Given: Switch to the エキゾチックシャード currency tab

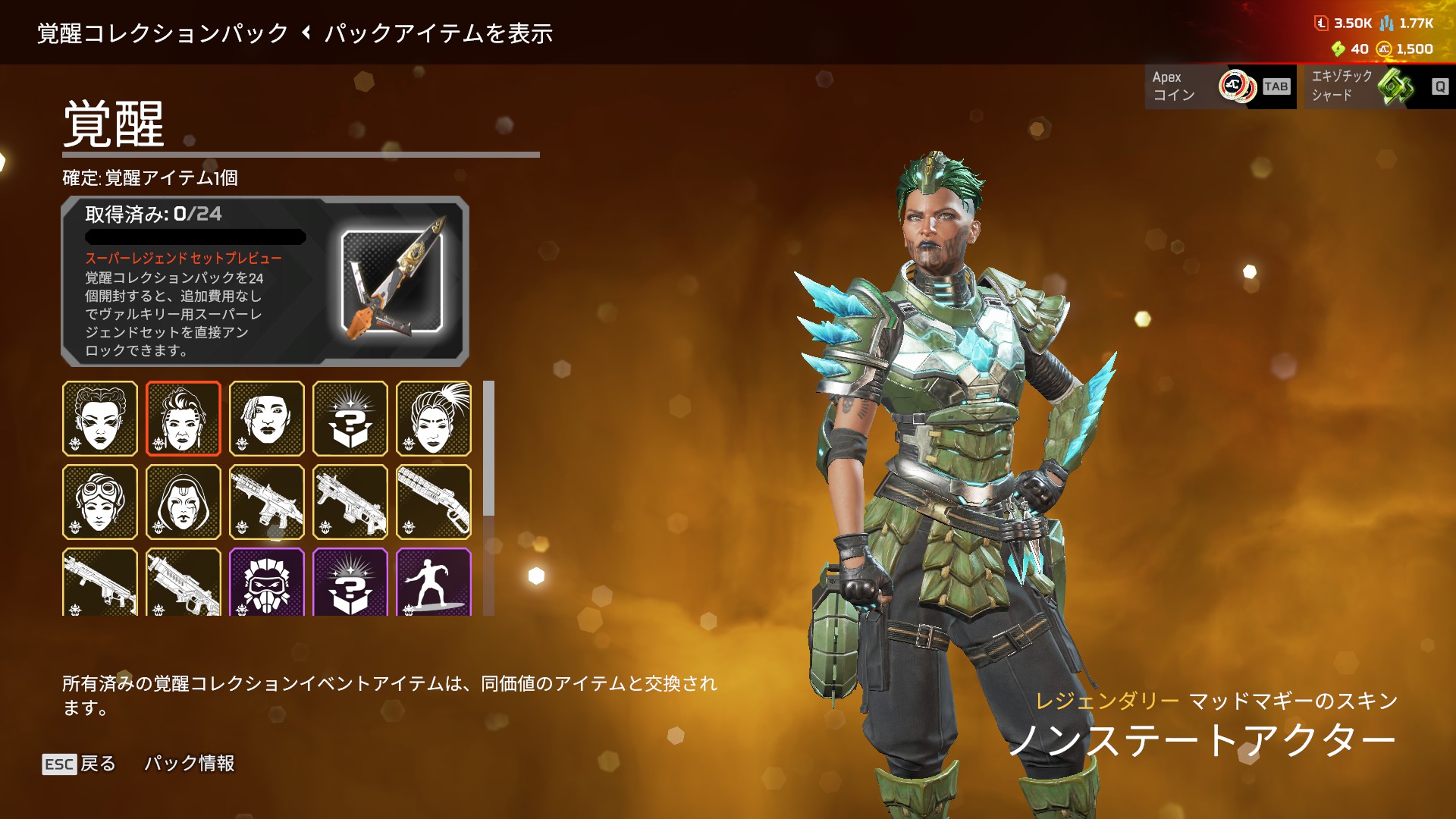Looking at the screenshot, I should [x=1376, y=86].
